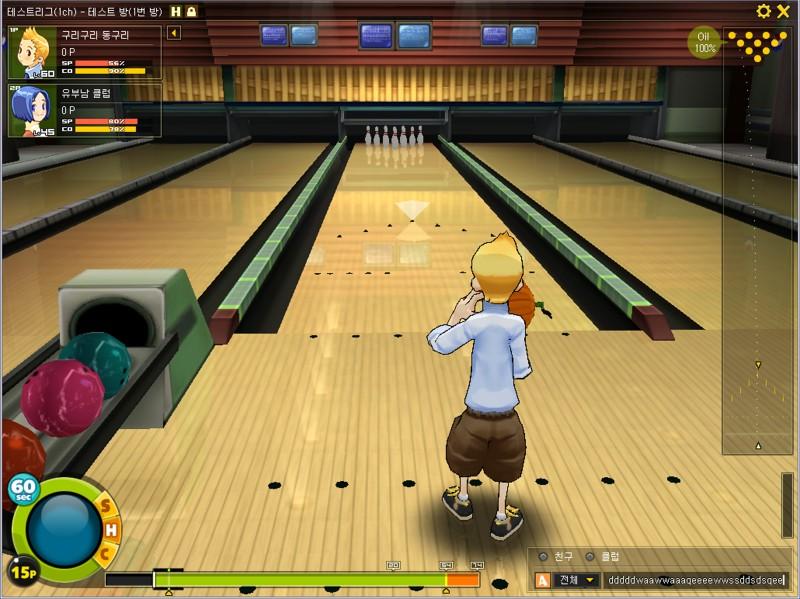Click the green power gauge bar

click(300, 579)
